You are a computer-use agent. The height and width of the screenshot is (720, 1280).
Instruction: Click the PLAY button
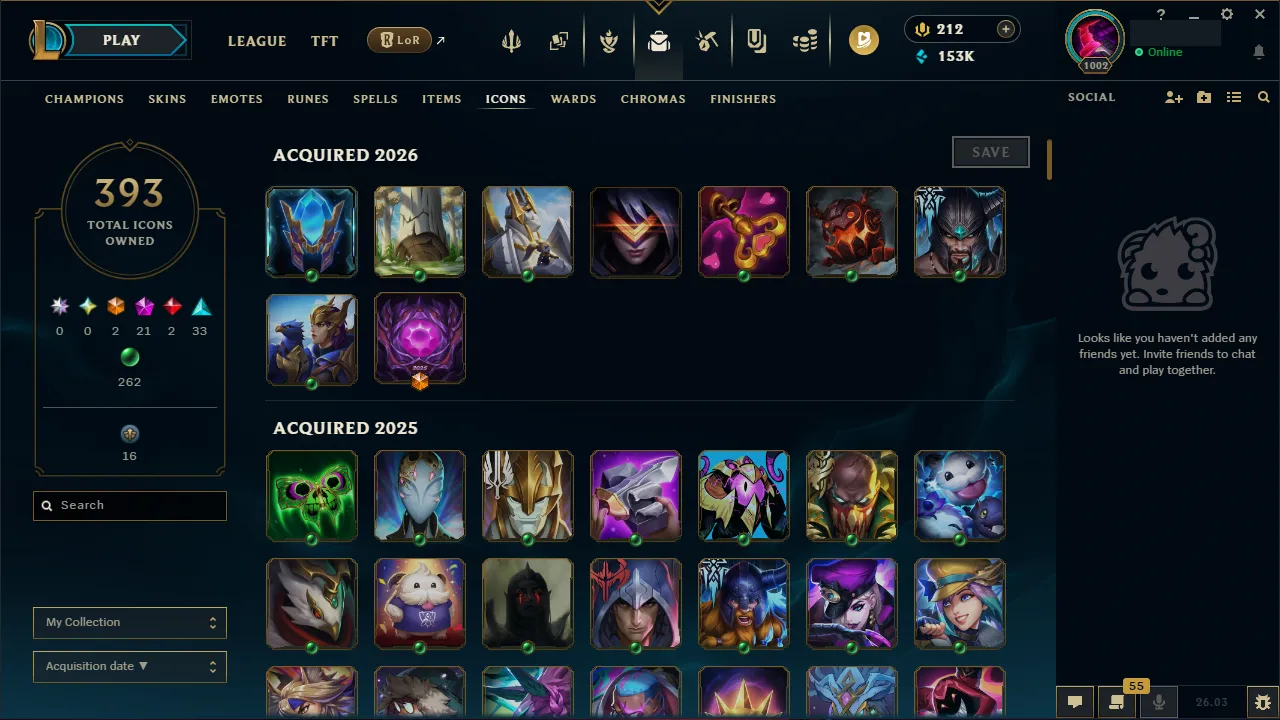point(121,40)
